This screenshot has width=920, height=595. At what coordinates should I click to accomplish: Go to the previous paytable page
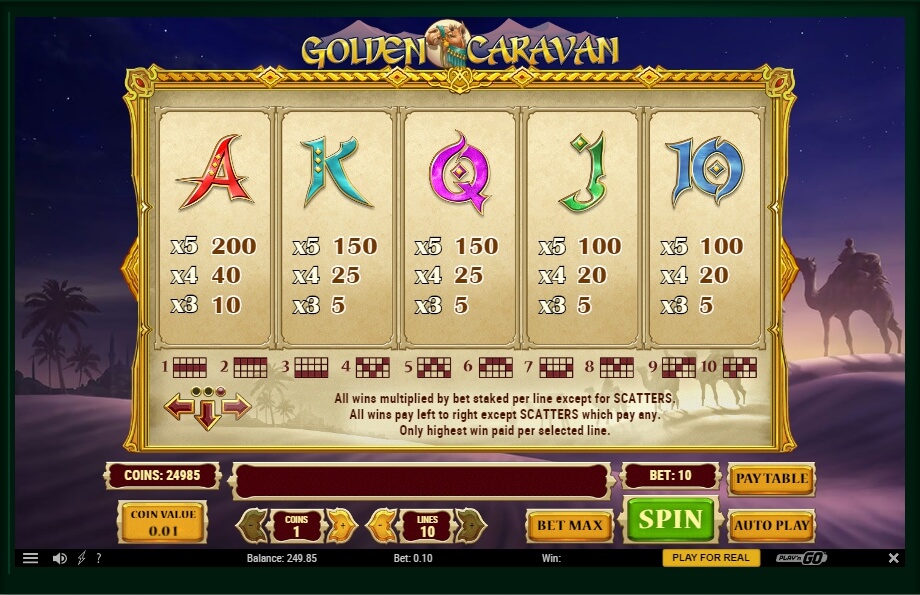pyautogui.click(x=178, y=406)
